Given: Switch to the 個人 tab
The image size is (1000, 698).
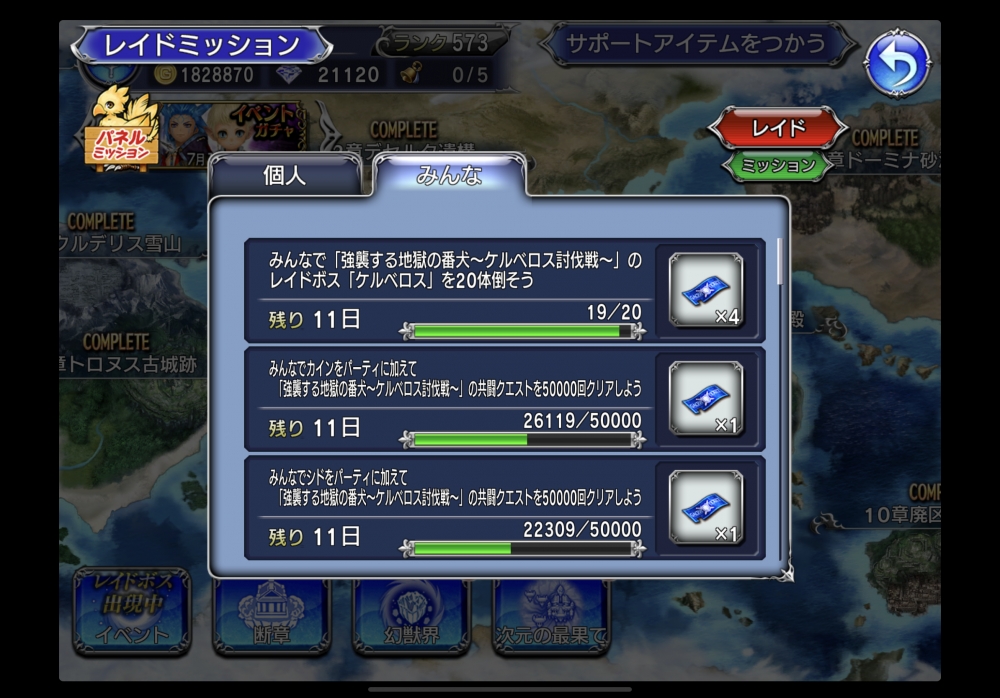Looking at the screenshot, I should tap(284, 176).
